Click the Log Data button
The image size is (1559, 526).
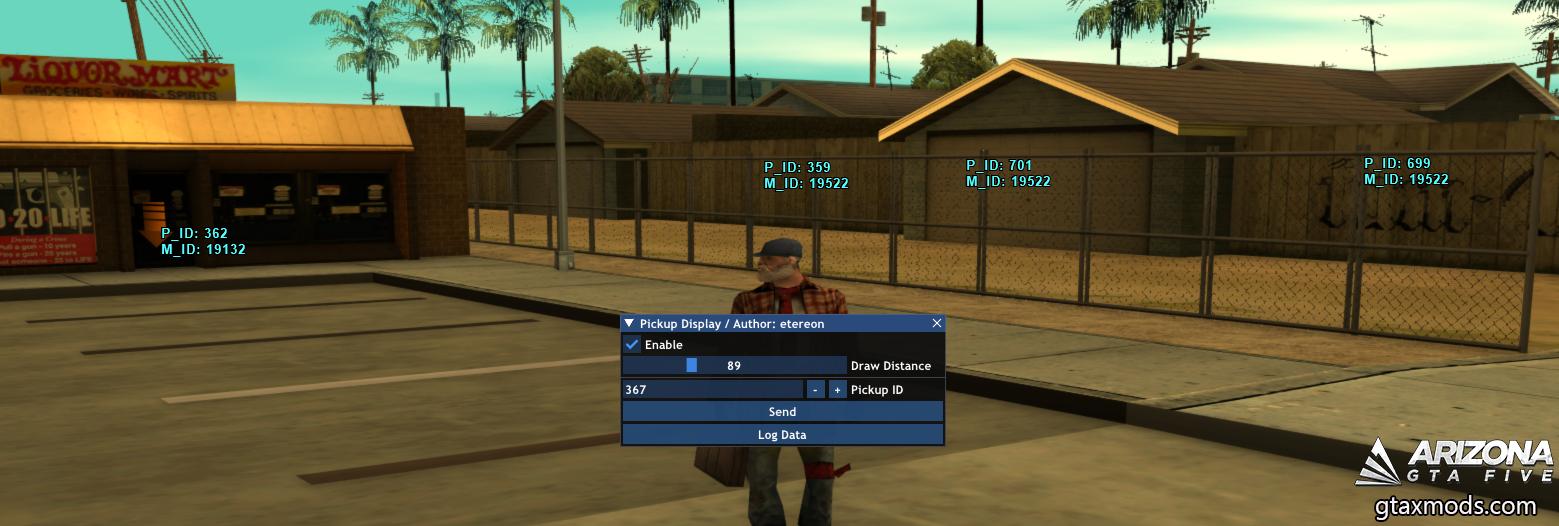click(782, 435)
